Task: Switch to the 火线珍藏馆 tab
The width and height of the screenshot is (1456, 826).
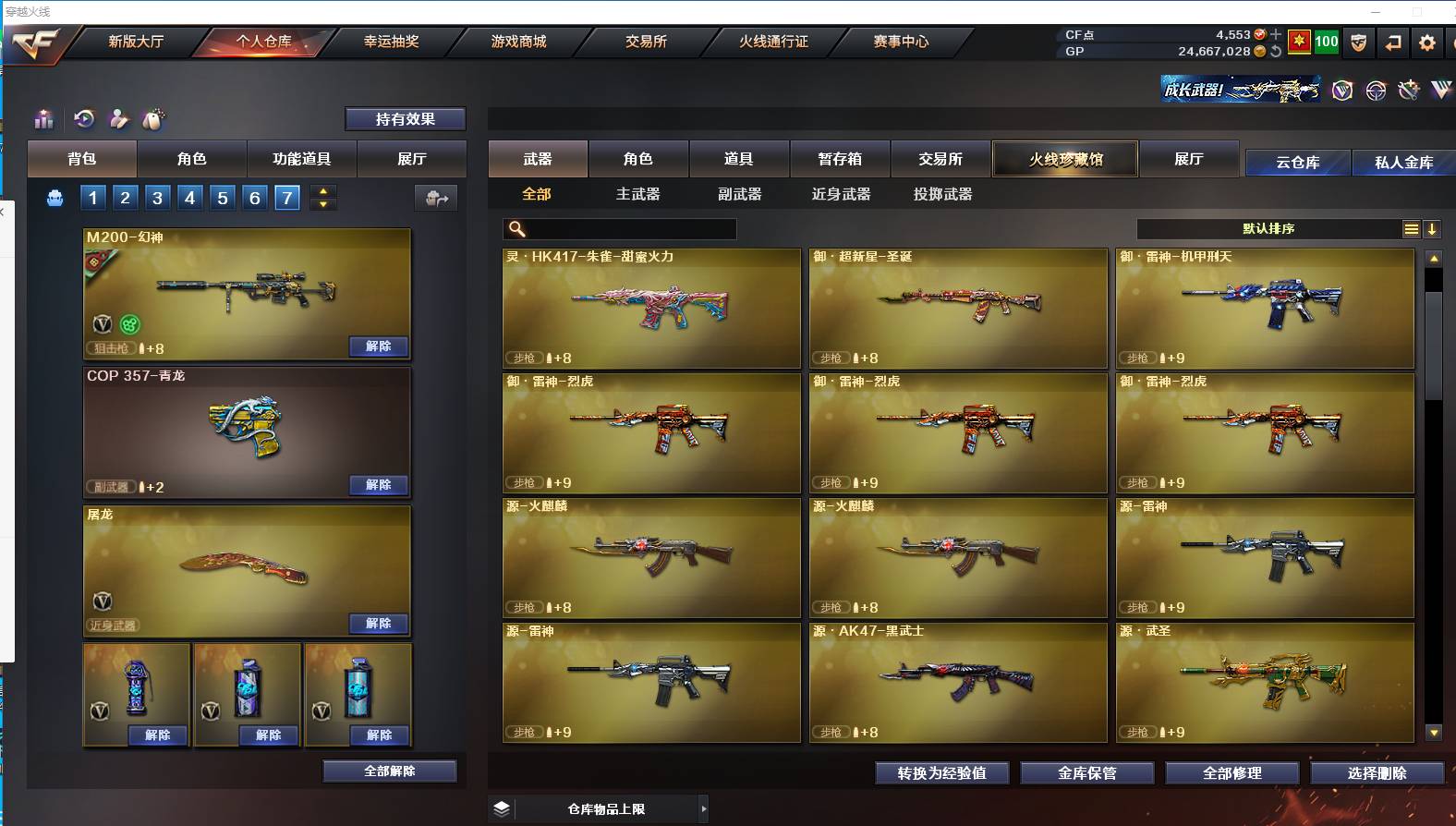Action: 1064,159
